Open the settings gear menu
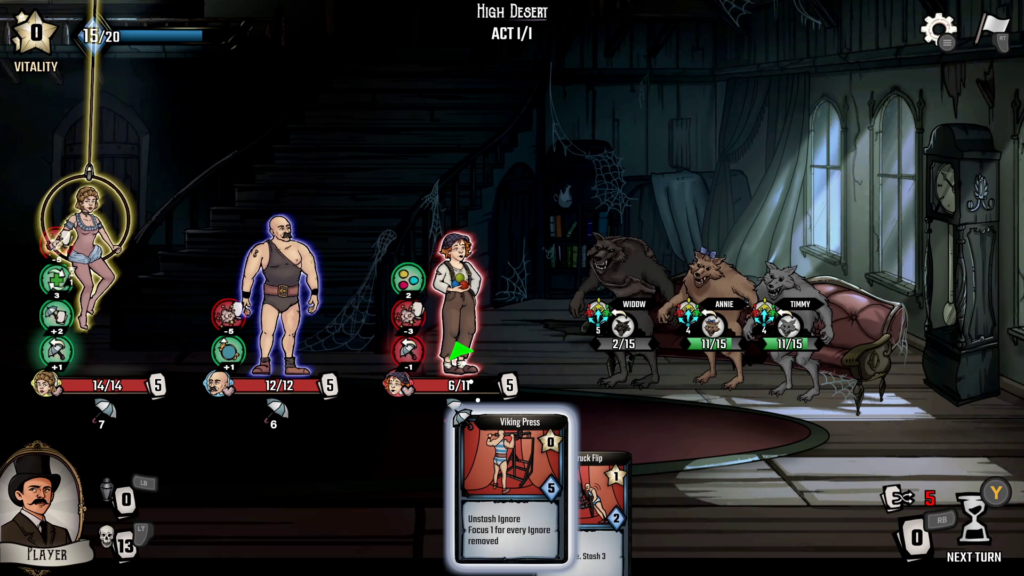The image size is (1024, 576). click(938, 29)
